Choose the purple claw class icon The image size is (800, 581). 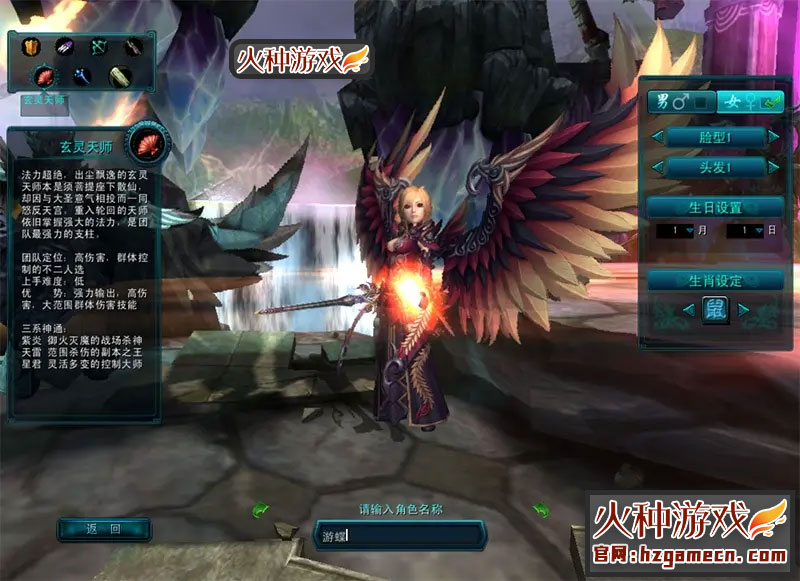pos(64,47)
